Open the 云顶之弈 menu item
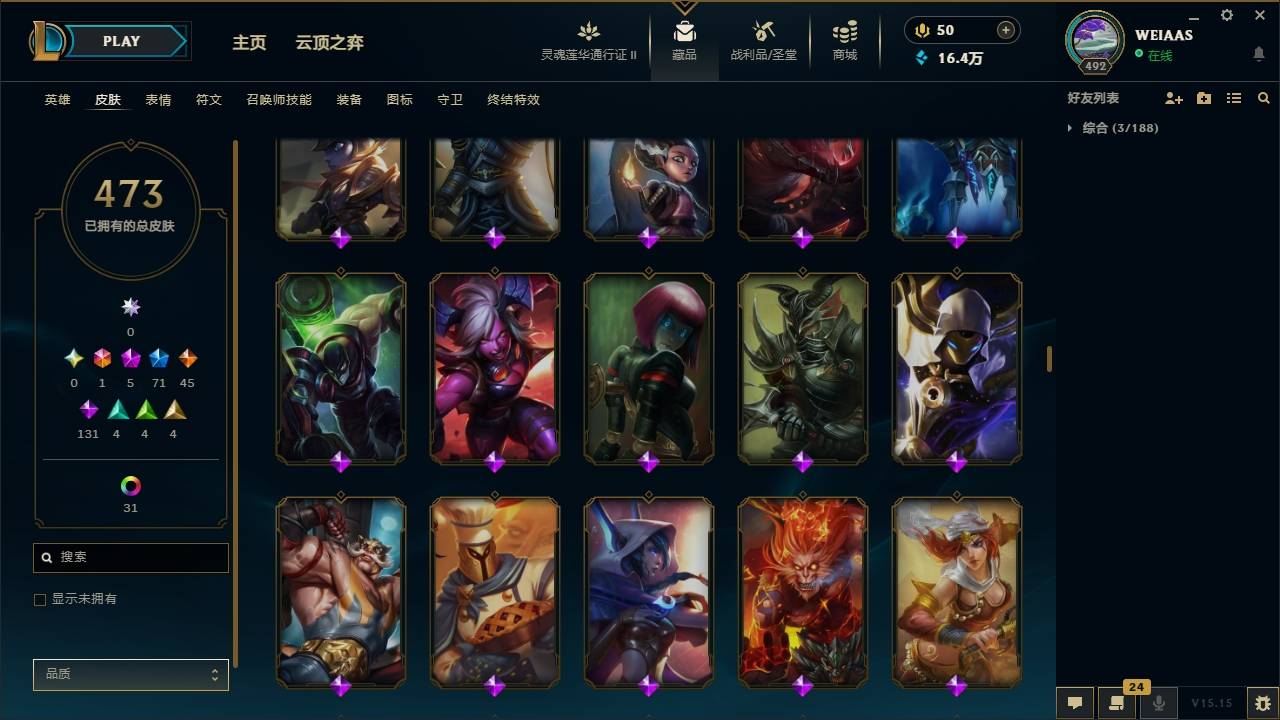The image size is (1280, 720). 332,43
